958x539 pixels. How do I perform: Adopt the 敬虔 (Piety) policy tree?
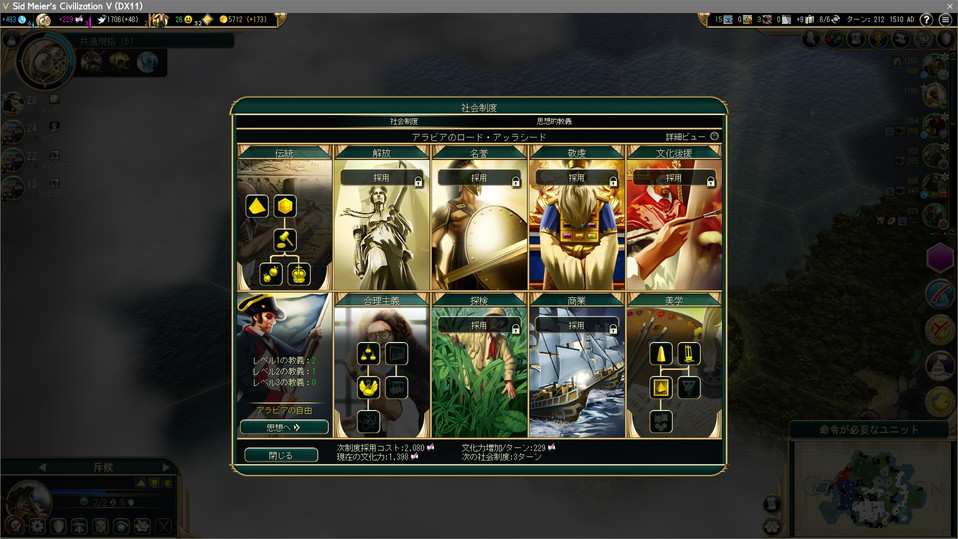click(577, 178)
